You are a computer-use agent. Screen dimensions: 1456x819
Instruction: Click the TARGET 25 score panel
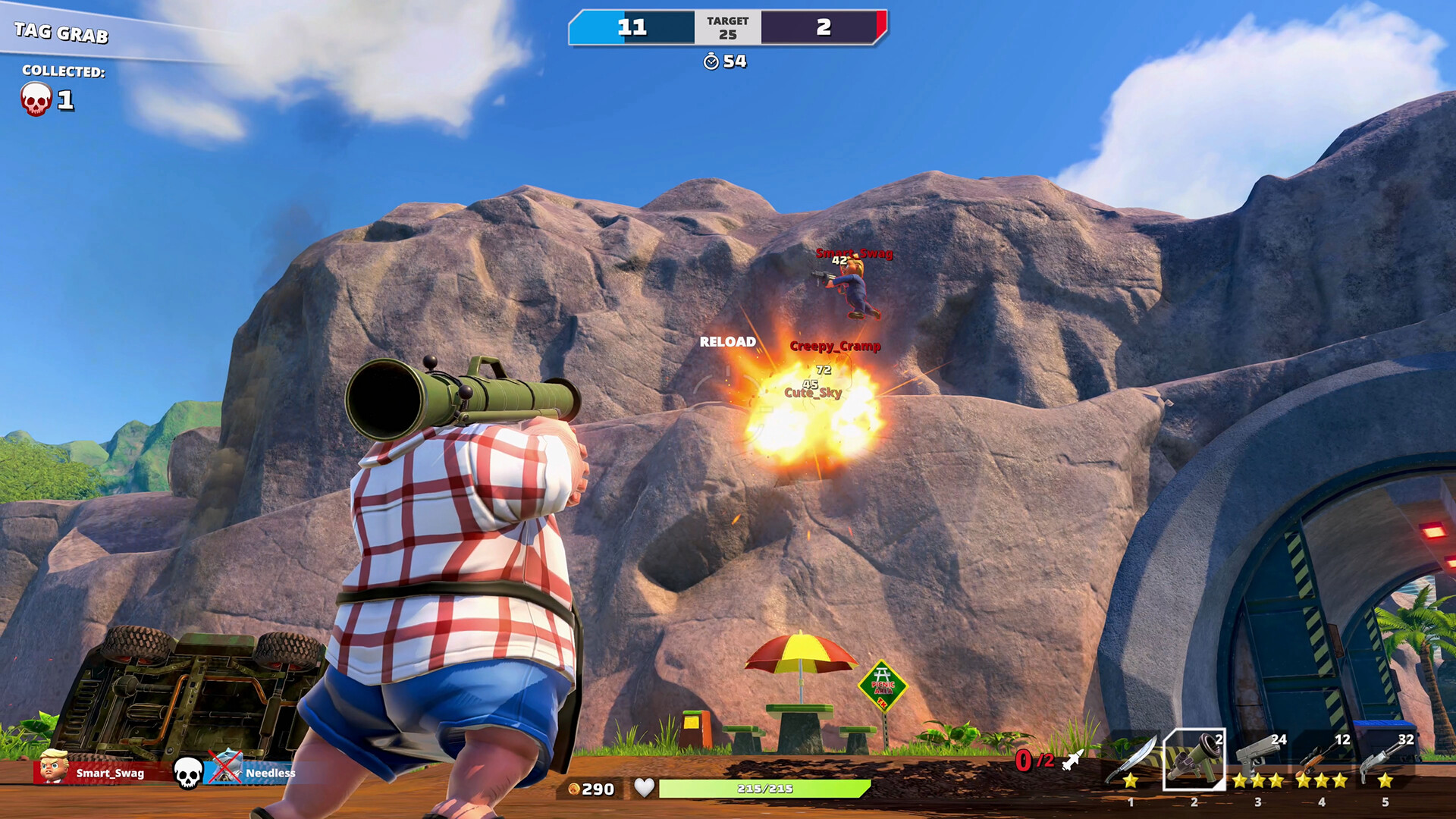[x=726, y=26]
